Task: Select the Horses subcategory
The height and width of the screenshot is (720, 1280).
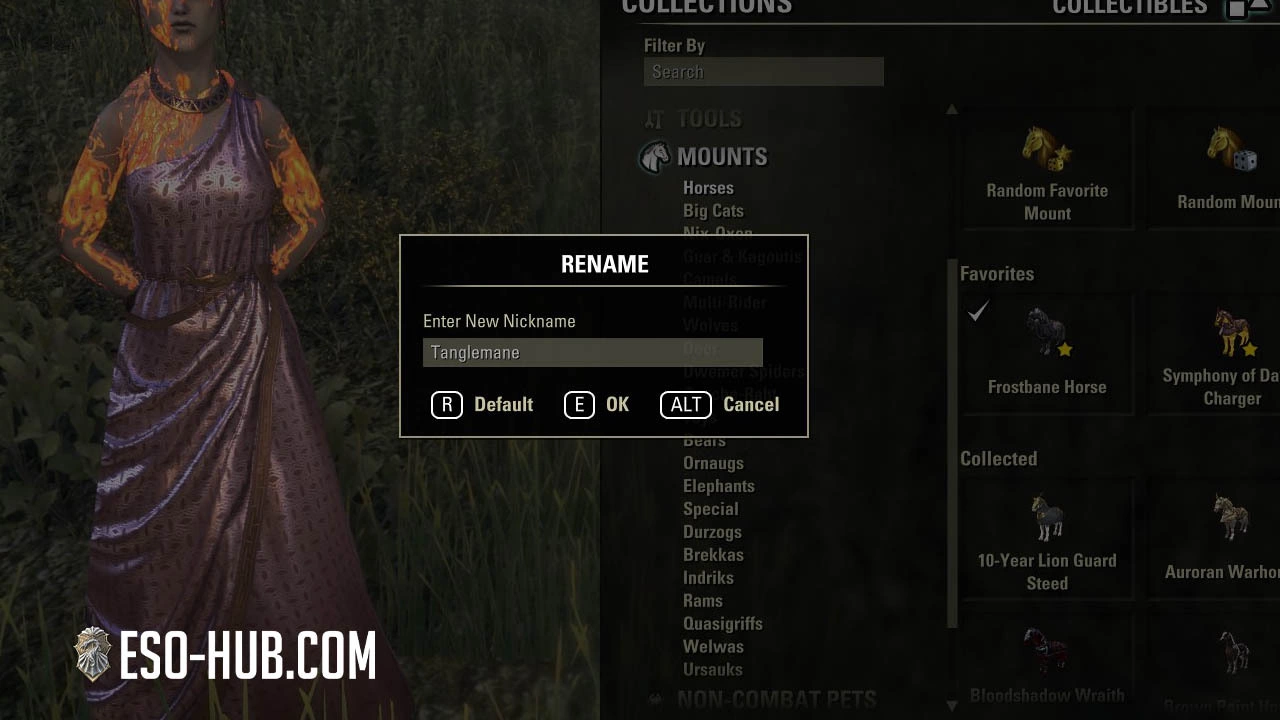Action: pyautogui.click(x=708, y=188)
